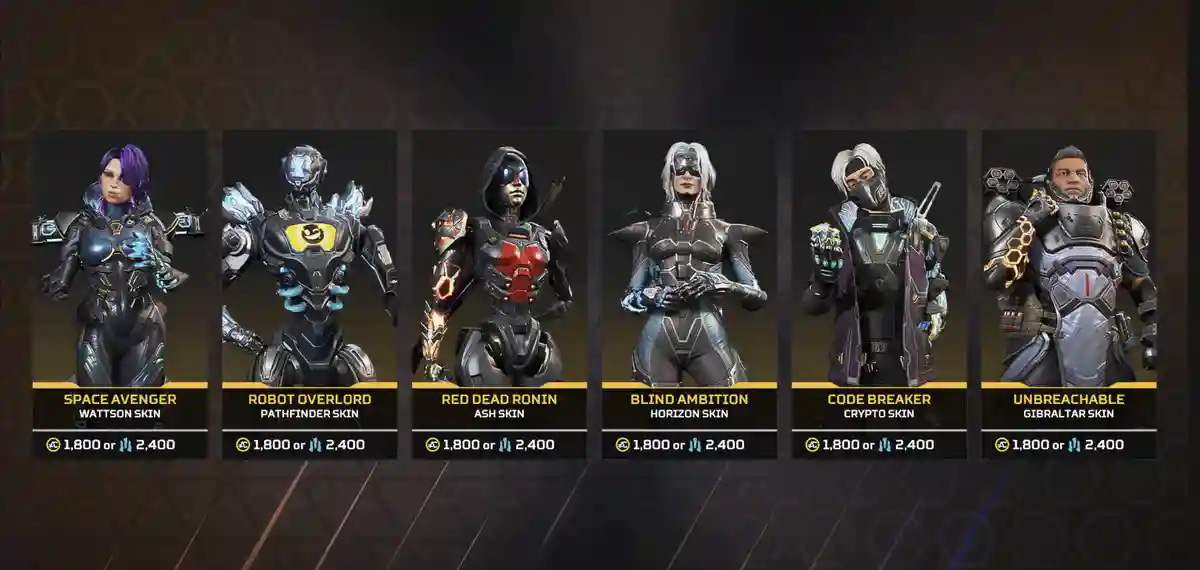Image resolution: width=1200 pixels, height=570 pixels.
Task: Select the Unbreachable Gibraltar skin card
Action: tap(1069, 290)
